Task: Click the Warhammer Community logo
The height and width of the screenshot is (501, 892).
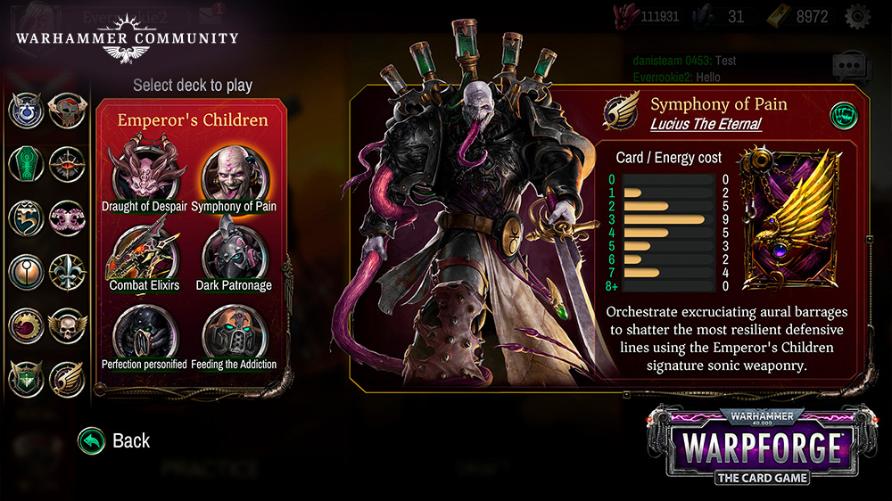Action: (127, 36)
